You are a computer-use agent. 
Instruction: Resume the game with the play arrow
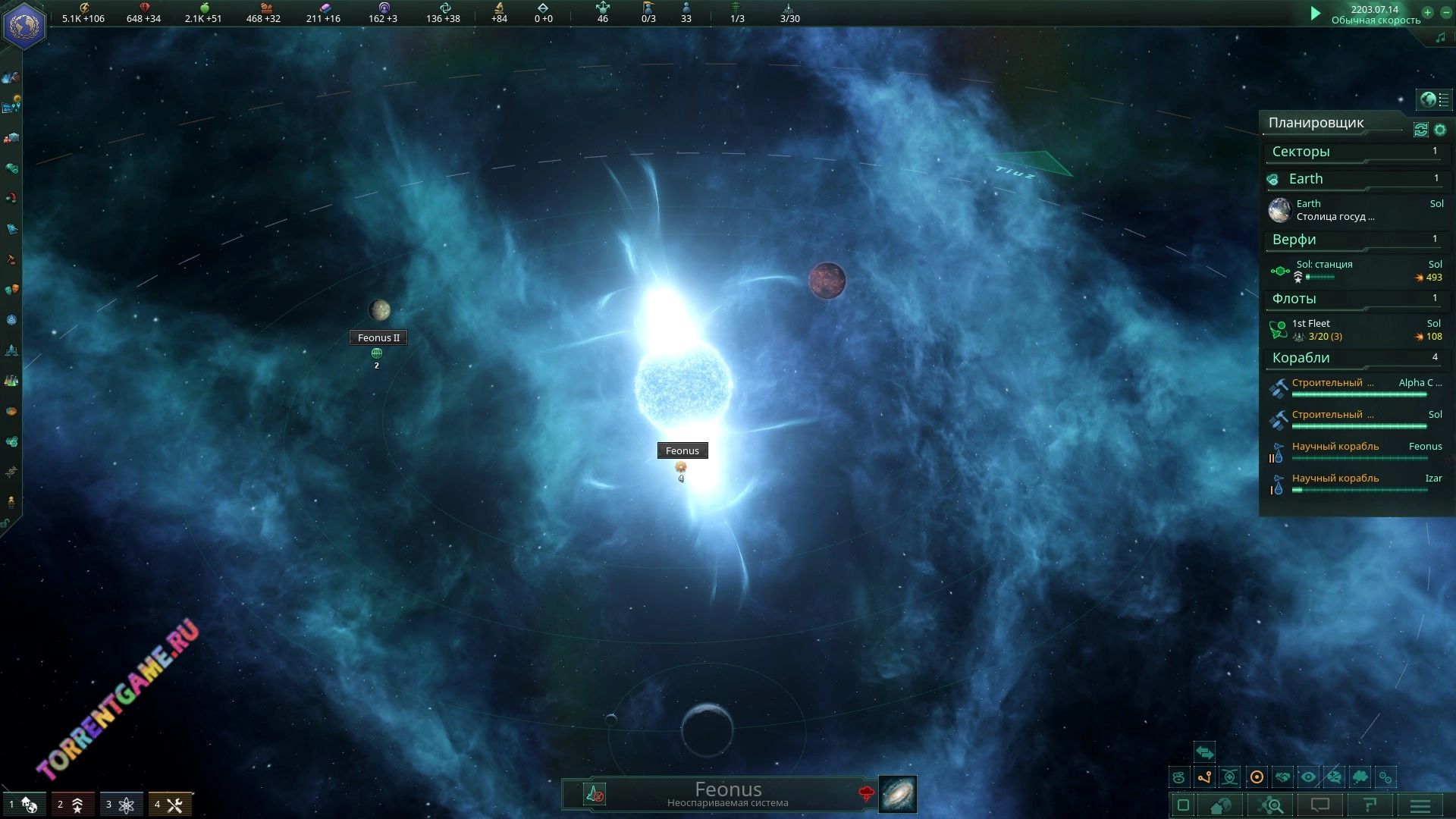[1316, 13]
